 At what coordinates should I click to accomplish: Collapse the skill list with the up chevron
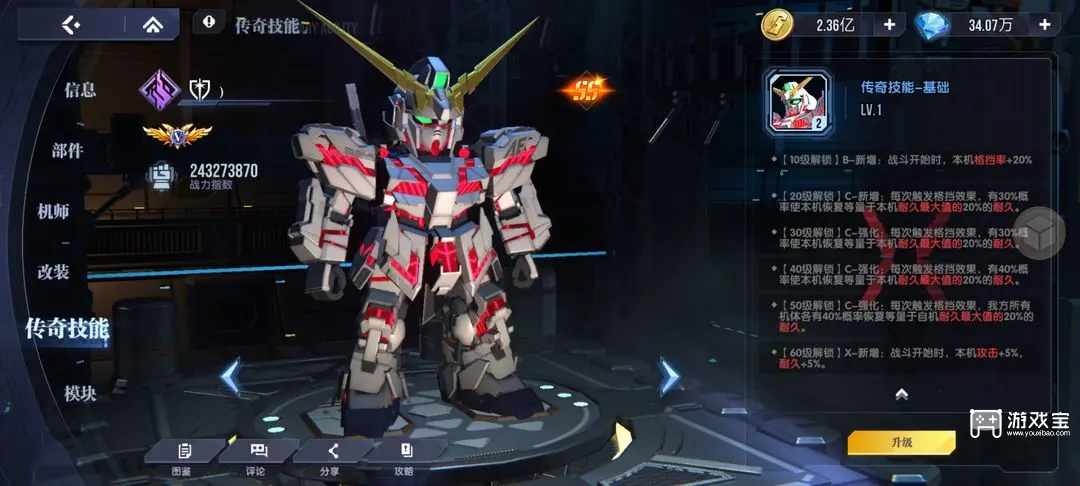(x=901, y=394)
